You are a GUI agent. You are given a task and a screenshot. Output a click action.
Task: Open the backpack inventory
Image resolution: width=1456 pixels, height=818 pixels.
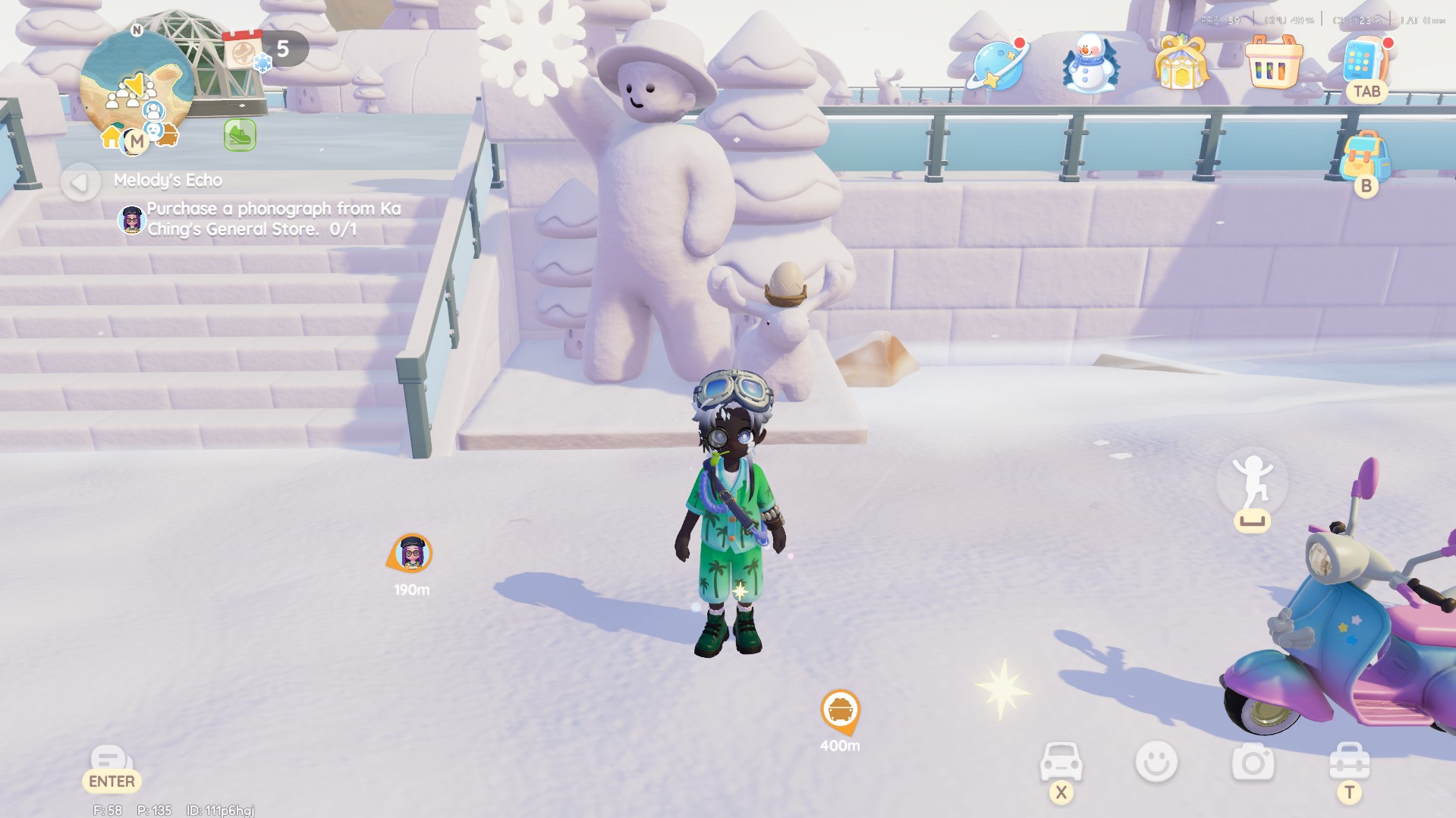coord(1365,156)
